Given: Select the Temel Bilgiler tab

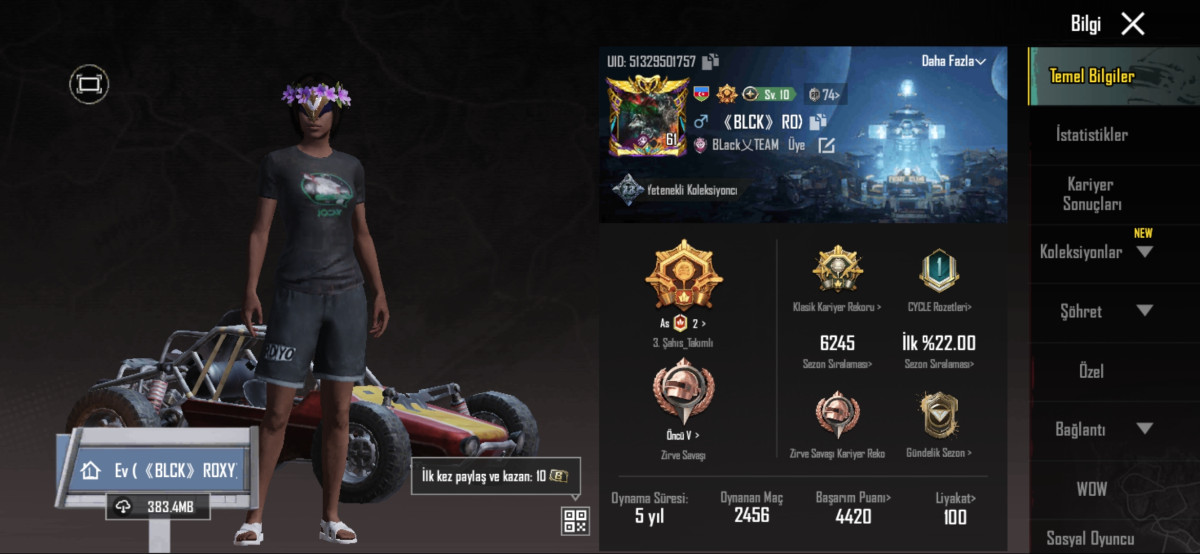Looking at the screenshot, I should (x=1091, y=76).
